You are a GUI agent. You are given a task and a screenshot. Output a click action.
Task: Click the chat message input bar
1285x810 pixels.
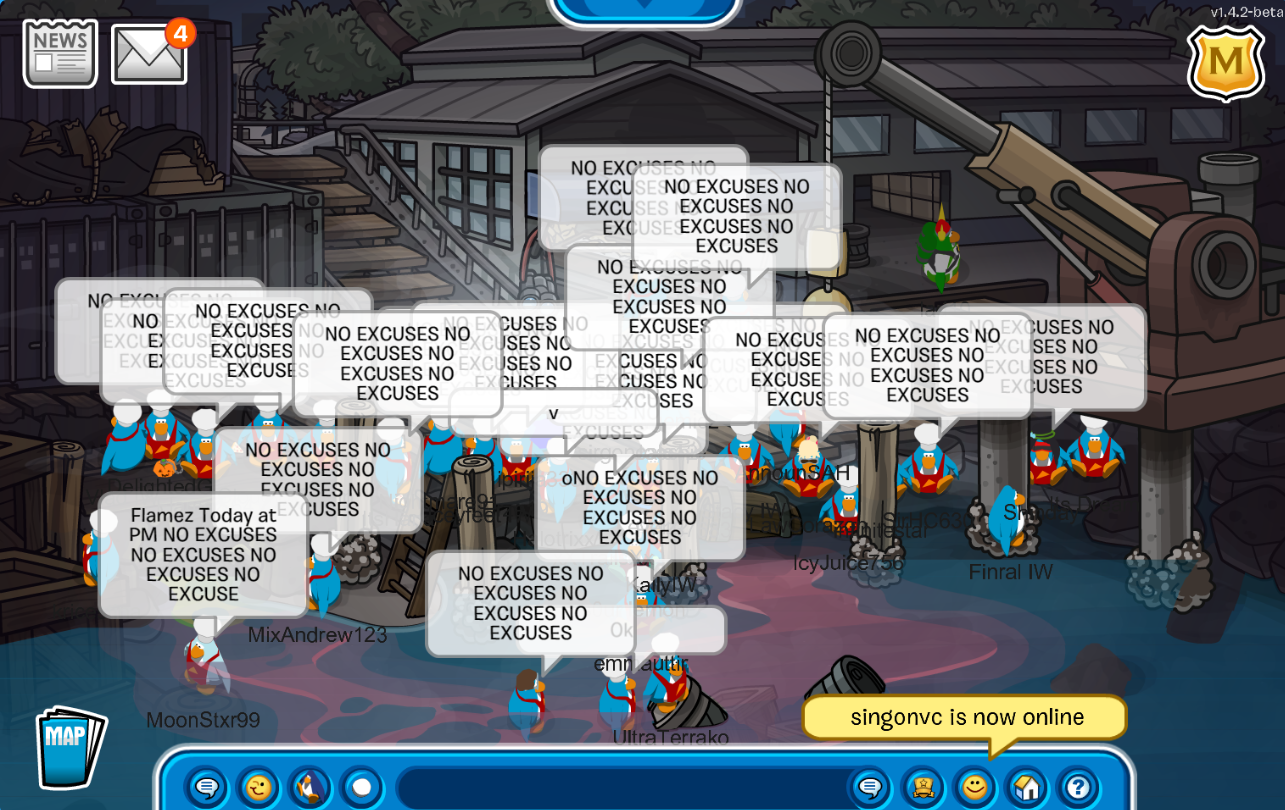(620, 788)
